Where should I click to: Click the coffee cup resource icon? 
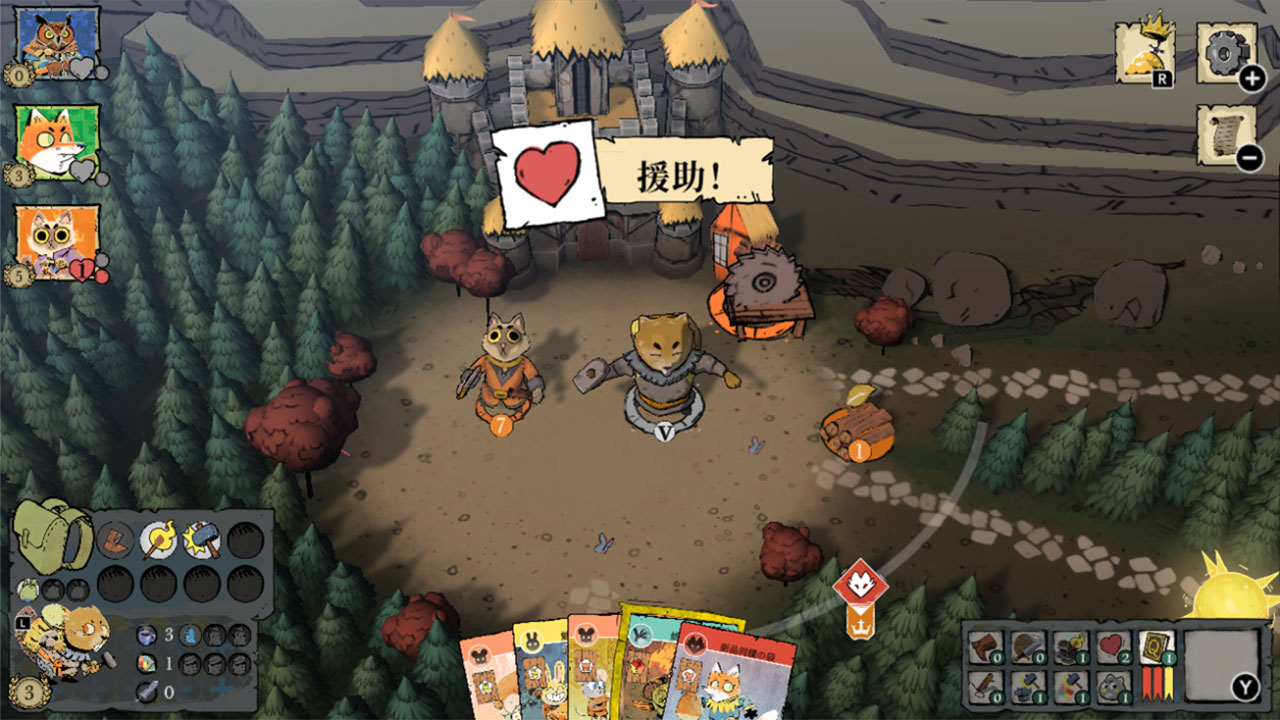click(147, 635)
